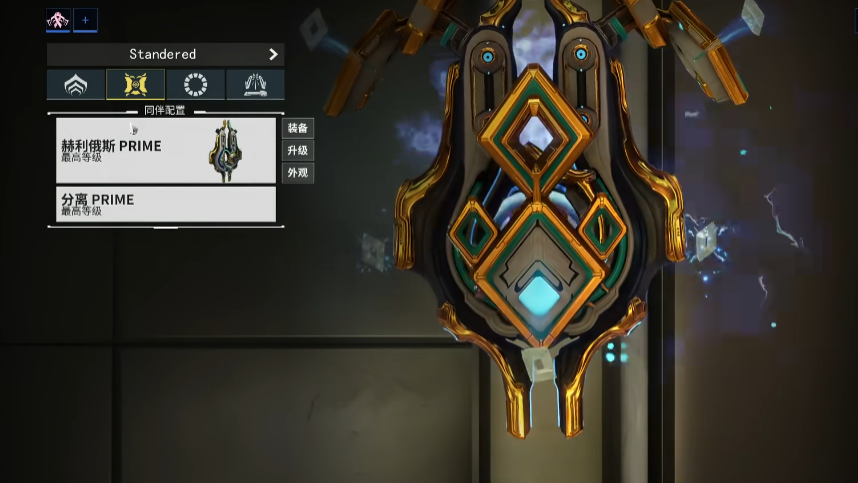The width and height of the screenshot is (858, 483).
Task: Add a new loadout with the plus button
Action: click(85, 20)
